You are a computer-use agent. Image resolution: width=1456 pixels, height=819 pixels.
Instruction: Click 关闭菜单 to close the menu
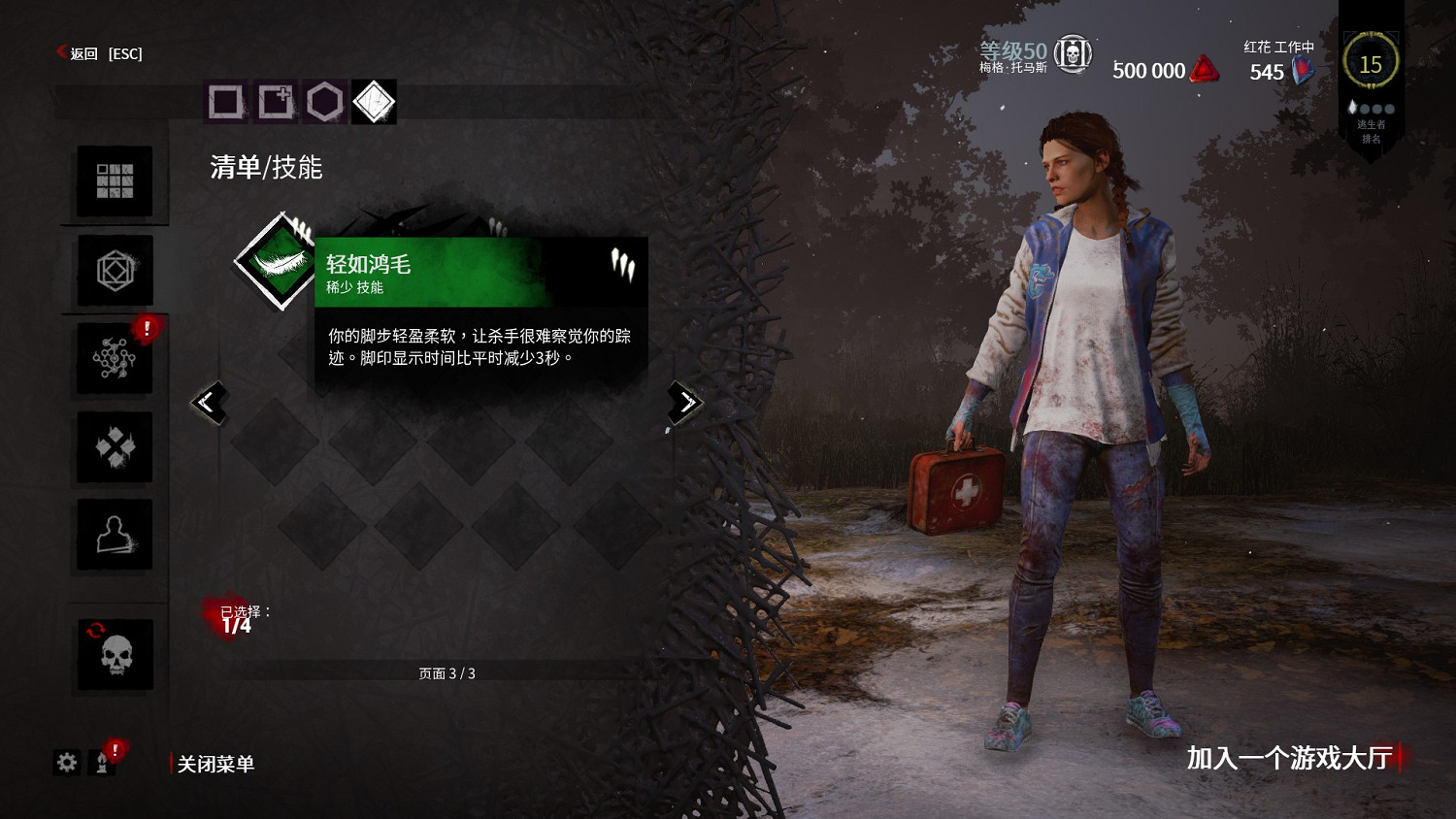[x=215, y=764]
